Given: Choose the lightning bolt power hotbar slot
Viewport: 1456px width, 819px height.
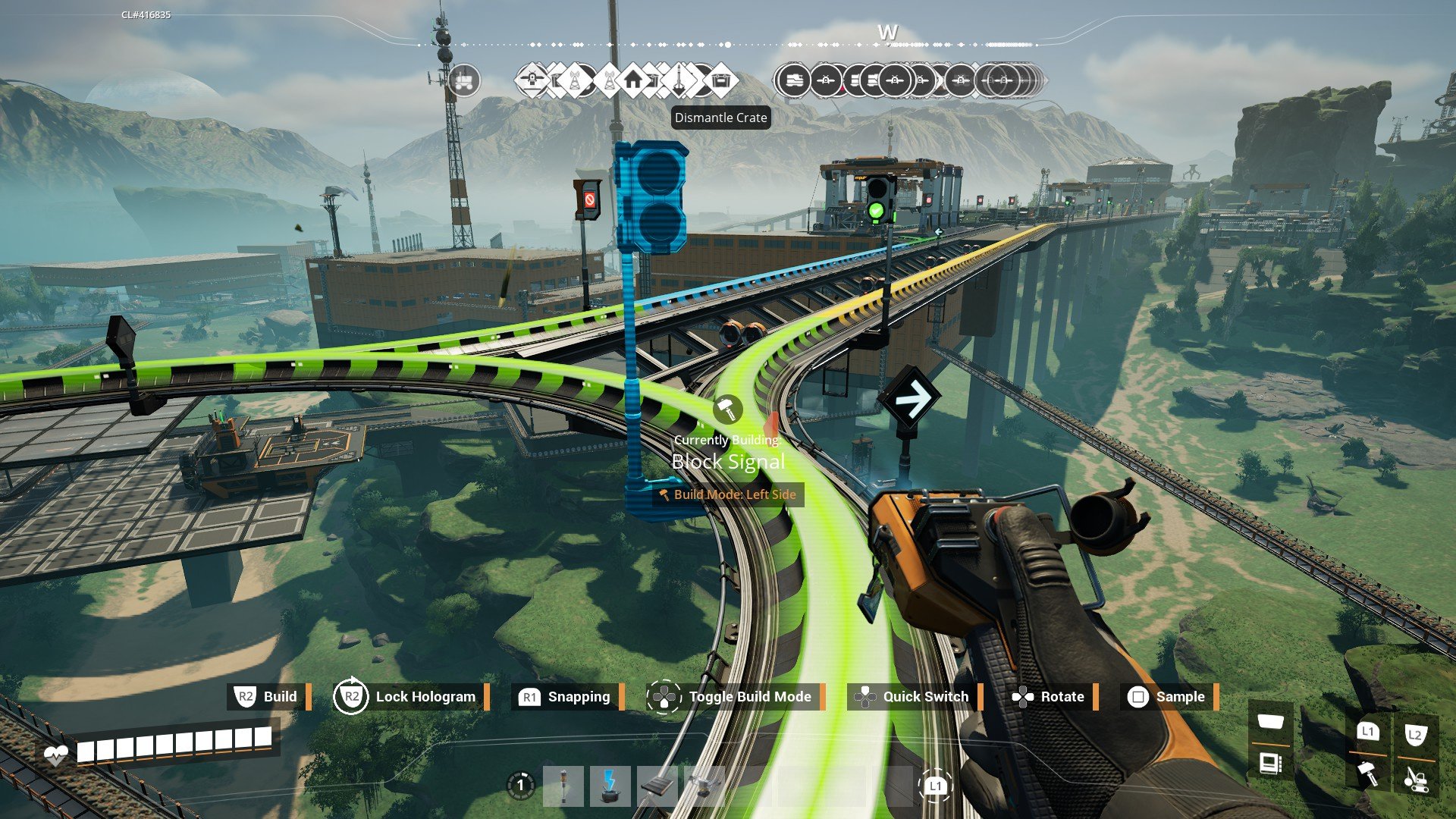Looking at the screenshot, I should 610,786.
